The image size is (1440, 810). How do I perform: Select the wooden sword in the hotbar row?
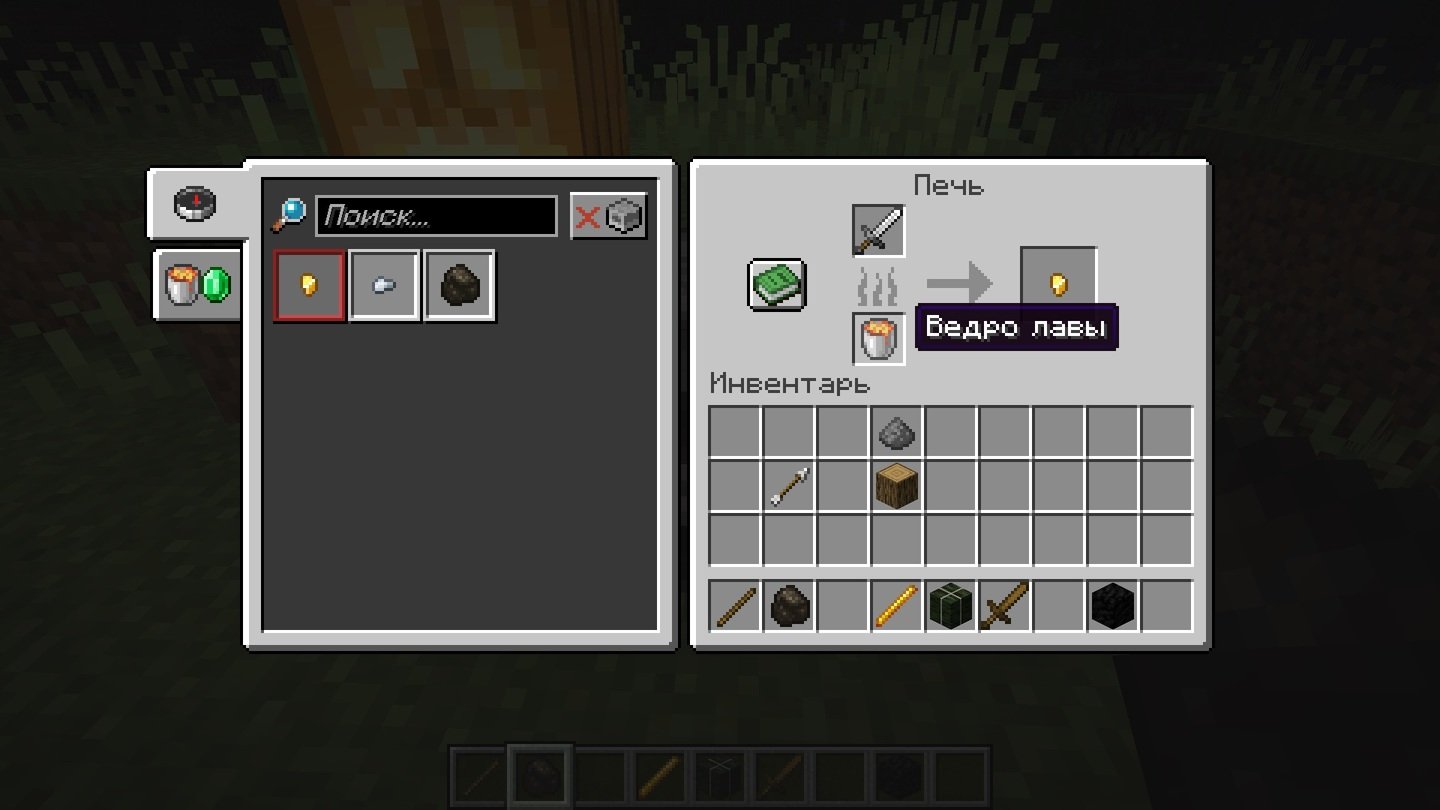click(x=1005, y=606)
